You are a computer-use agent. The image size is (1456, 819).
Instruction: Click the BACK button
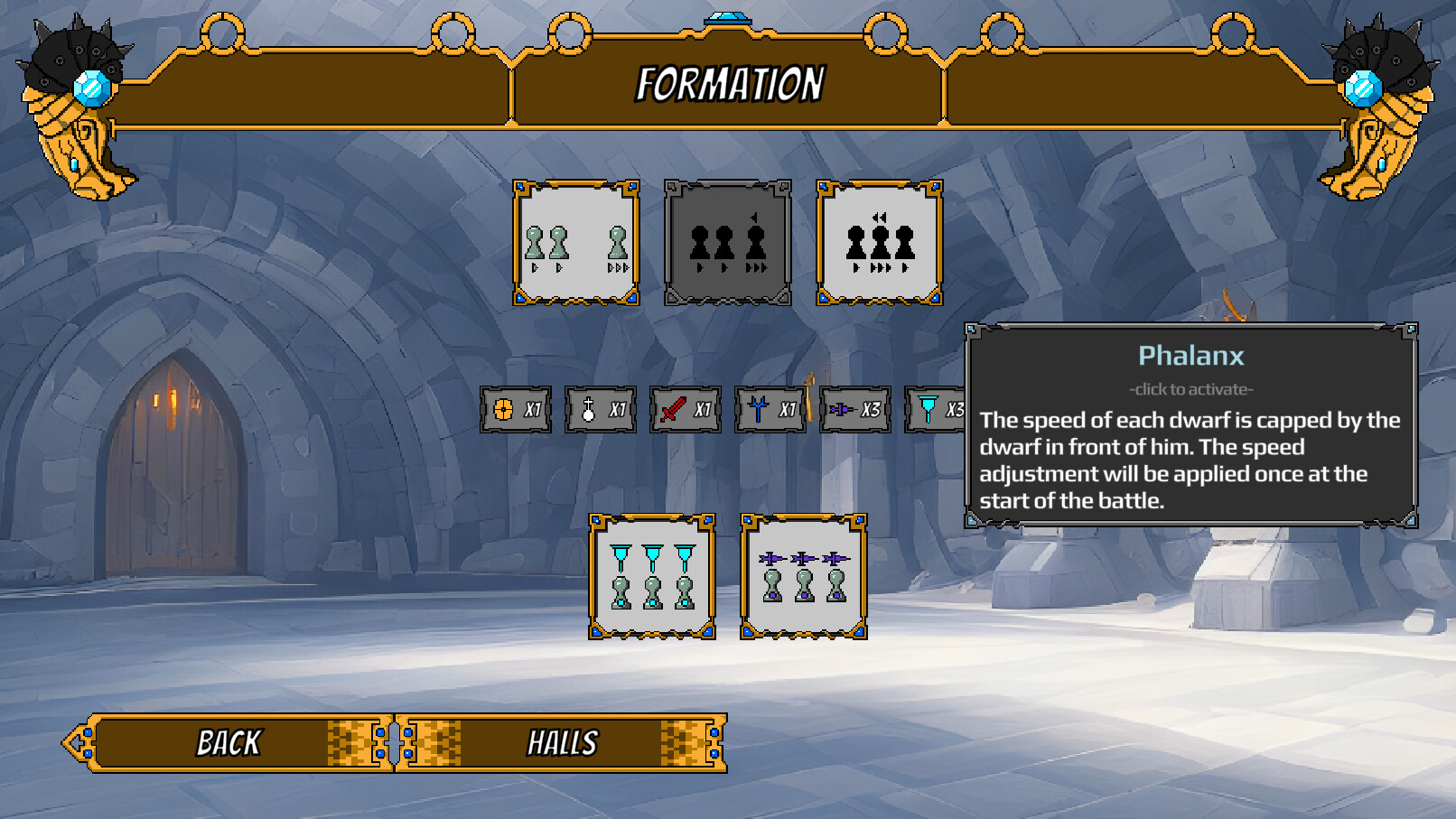click(x=228, y=745)
